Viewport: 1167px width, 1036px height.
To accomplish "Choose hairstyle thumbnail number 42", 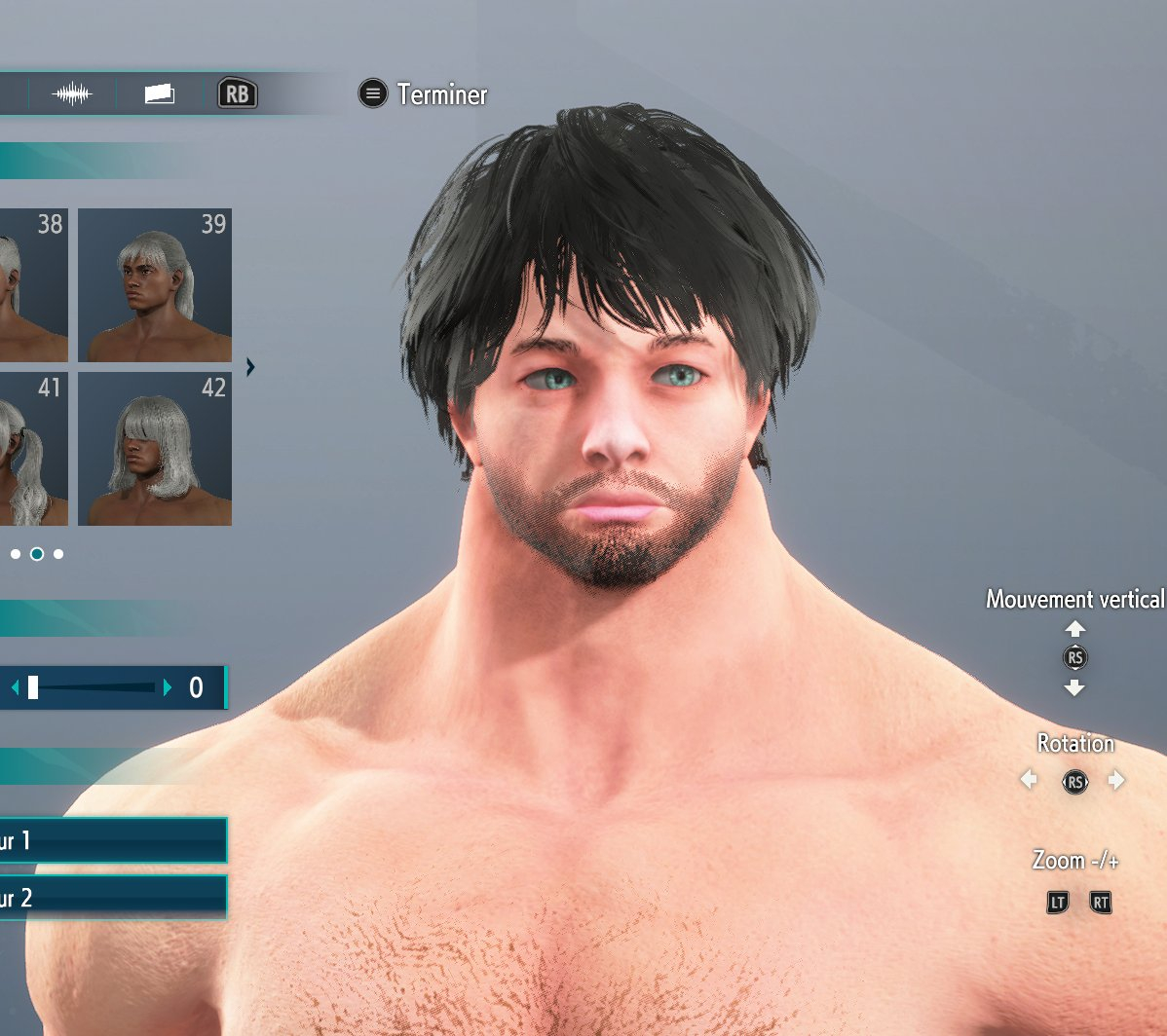I will [x=155, y=448].
